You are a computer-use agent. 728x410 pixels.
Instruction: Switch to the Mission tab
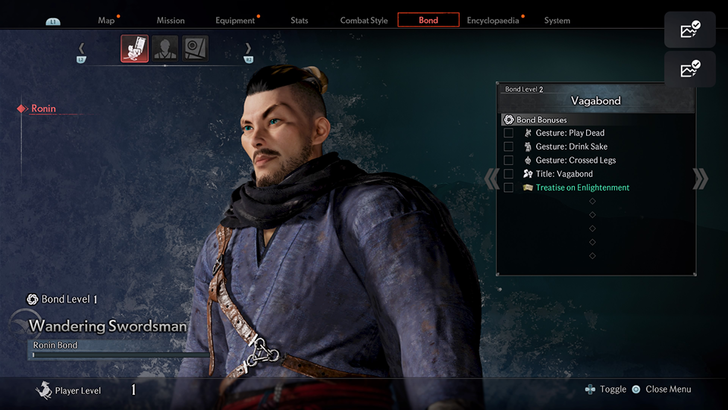170,20
